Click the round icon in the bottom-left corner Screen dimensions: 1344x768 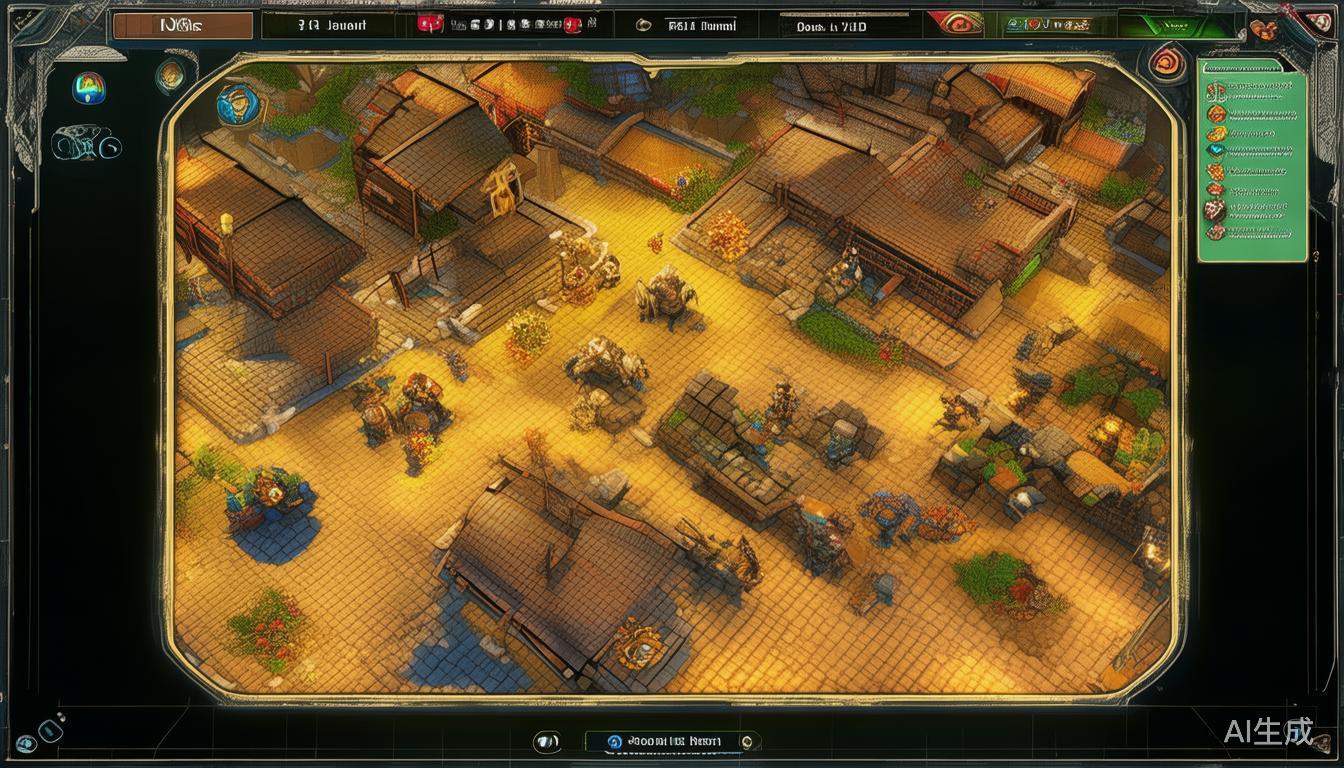click(x=26, y=743)
